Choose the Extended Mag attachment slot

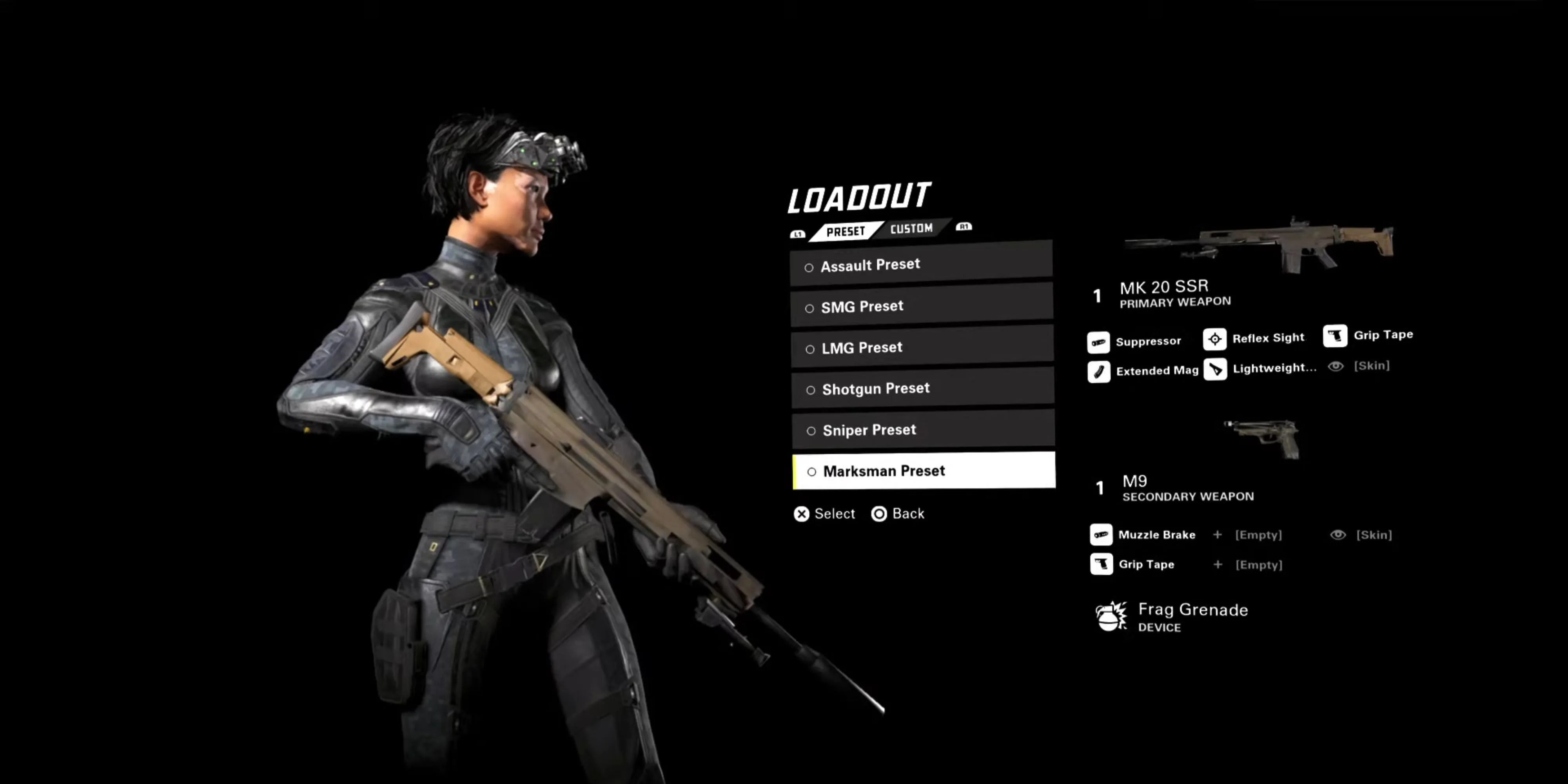pyautogui.click(x=1143, y=371)
